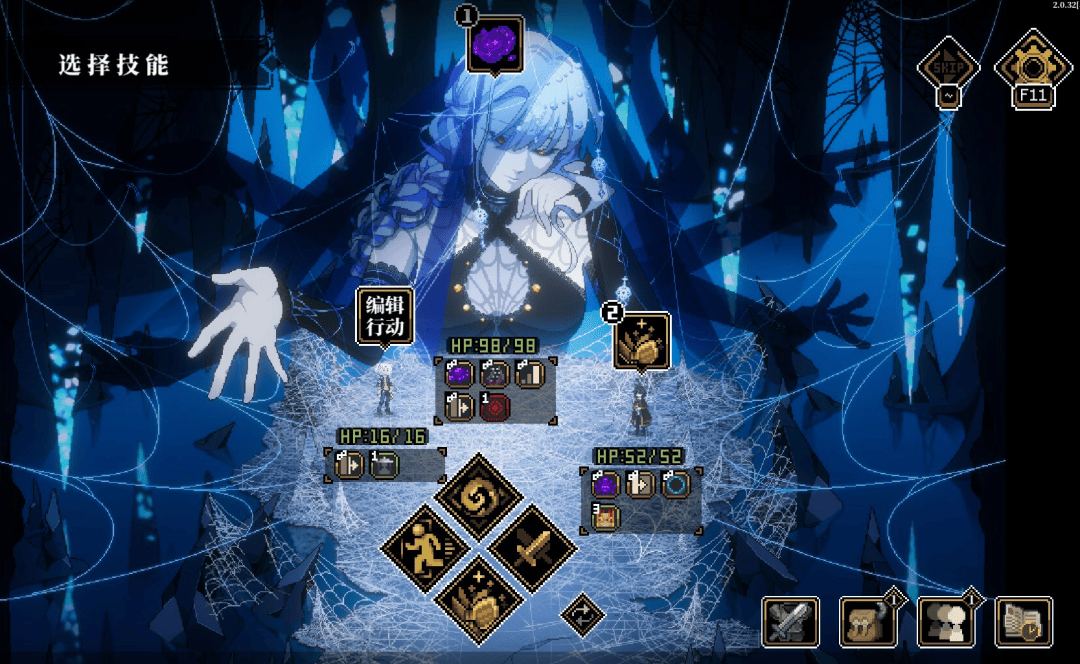Inspect the red target status icon
The width and height of the screenshot is (1080, 664).
click(495, 407)
